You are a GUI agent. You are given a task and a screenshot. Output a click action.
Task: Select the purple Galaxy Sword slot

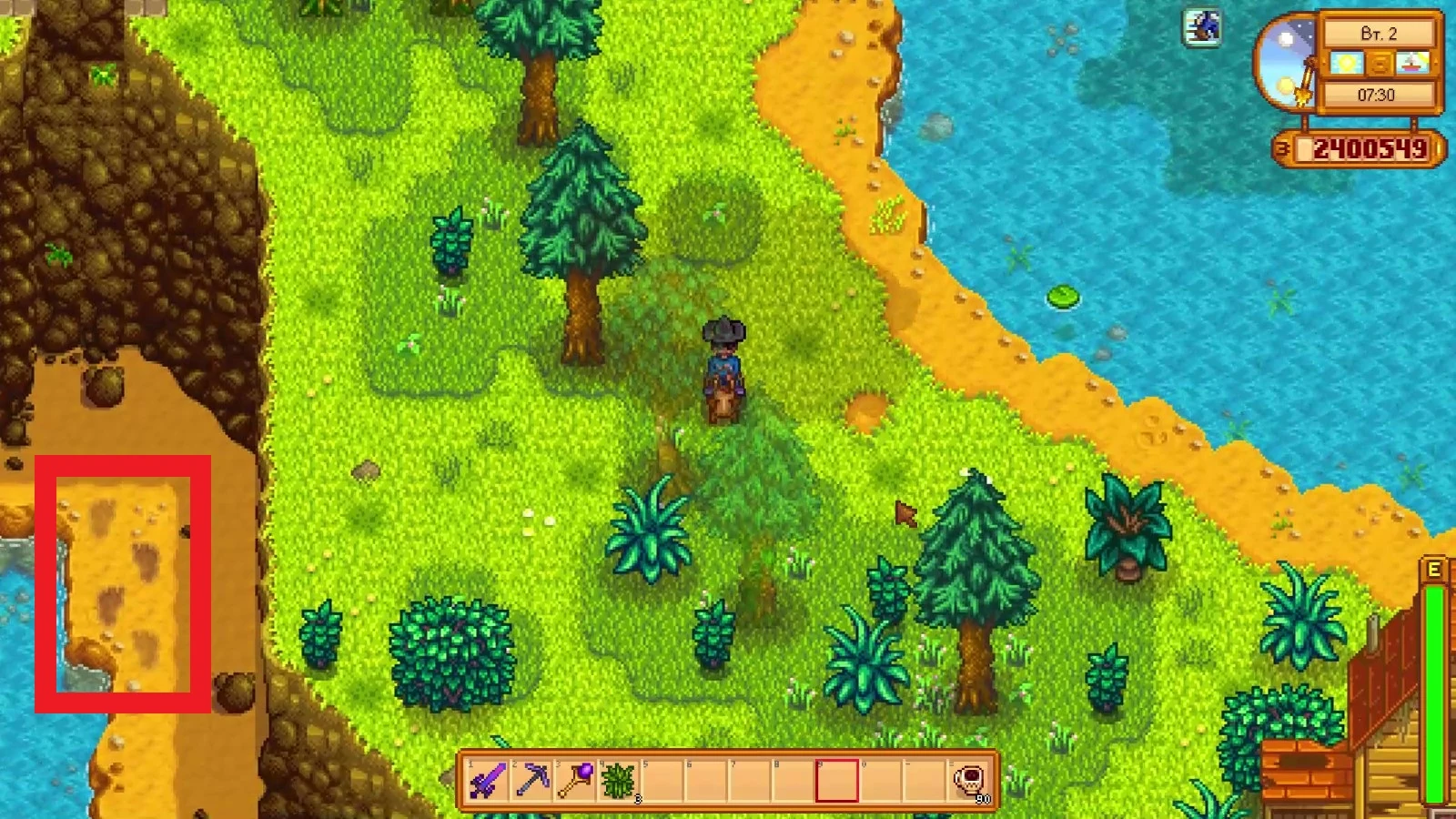click(487, 780)
